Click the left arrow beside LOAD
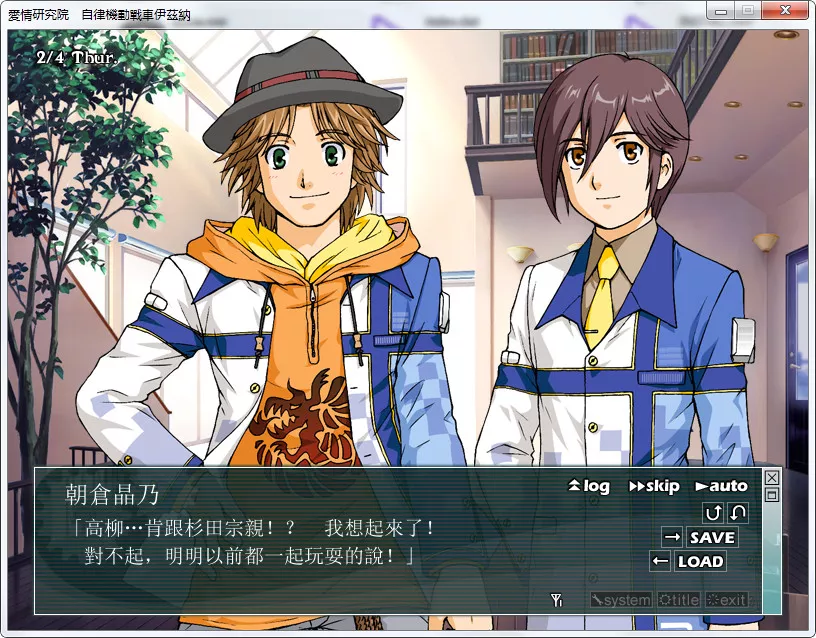This screenshot has height=638, width=816. pos(660,562)
